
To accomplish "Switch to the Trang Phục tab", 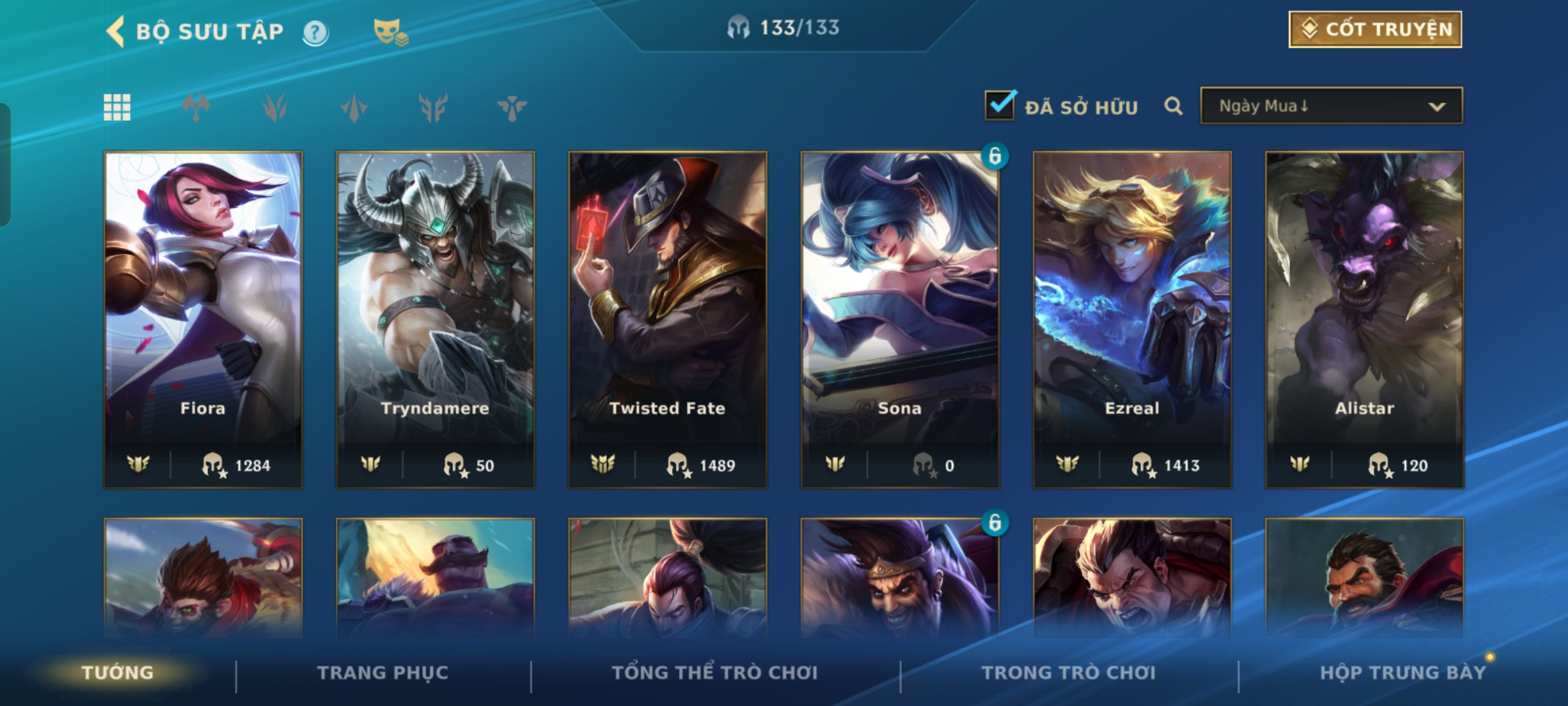I will click(x=383, y=673).
